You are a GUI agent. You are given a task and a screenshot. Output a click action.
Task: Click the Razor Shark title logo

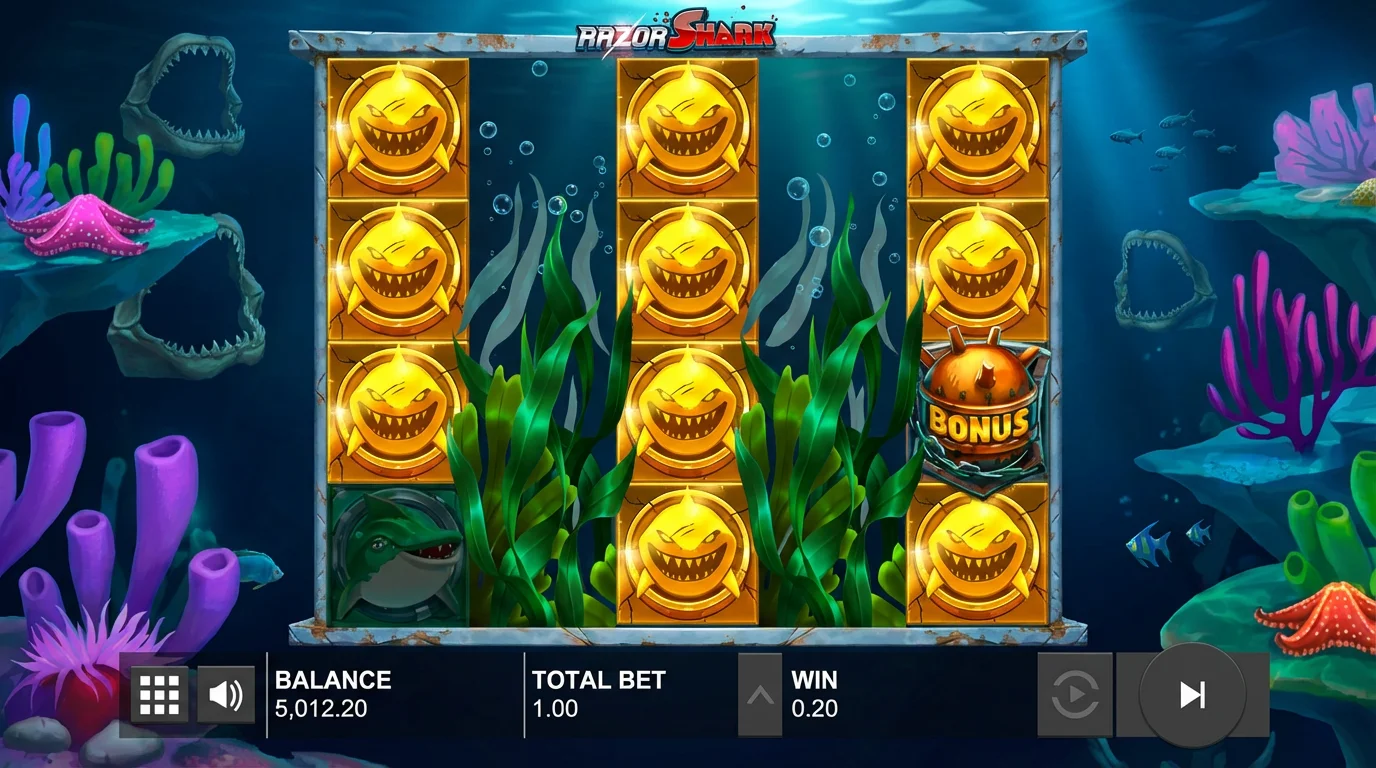(x=673, y=33)
